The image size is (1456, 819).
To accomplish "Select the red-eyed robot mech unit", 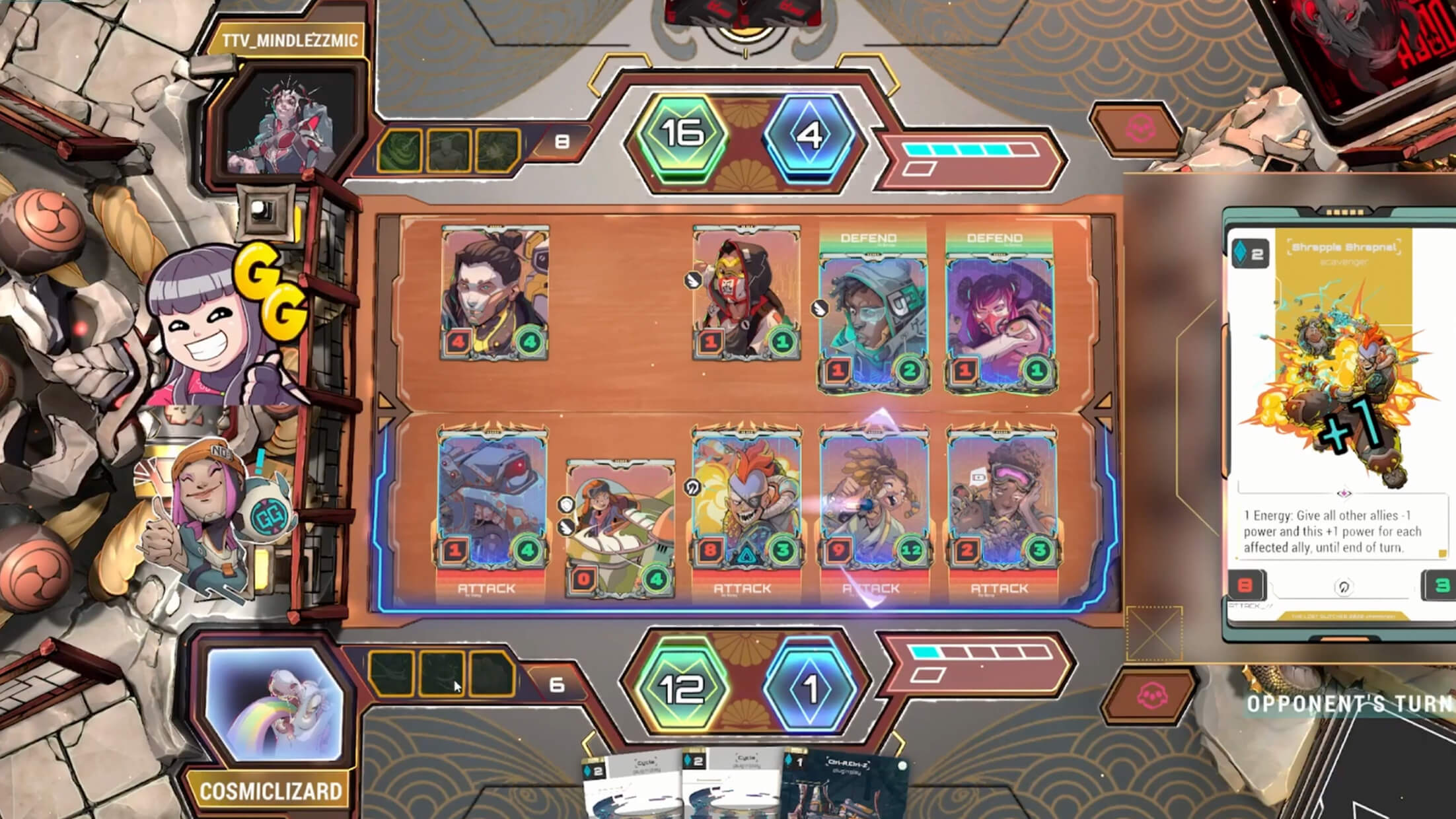I will (493, 502).
